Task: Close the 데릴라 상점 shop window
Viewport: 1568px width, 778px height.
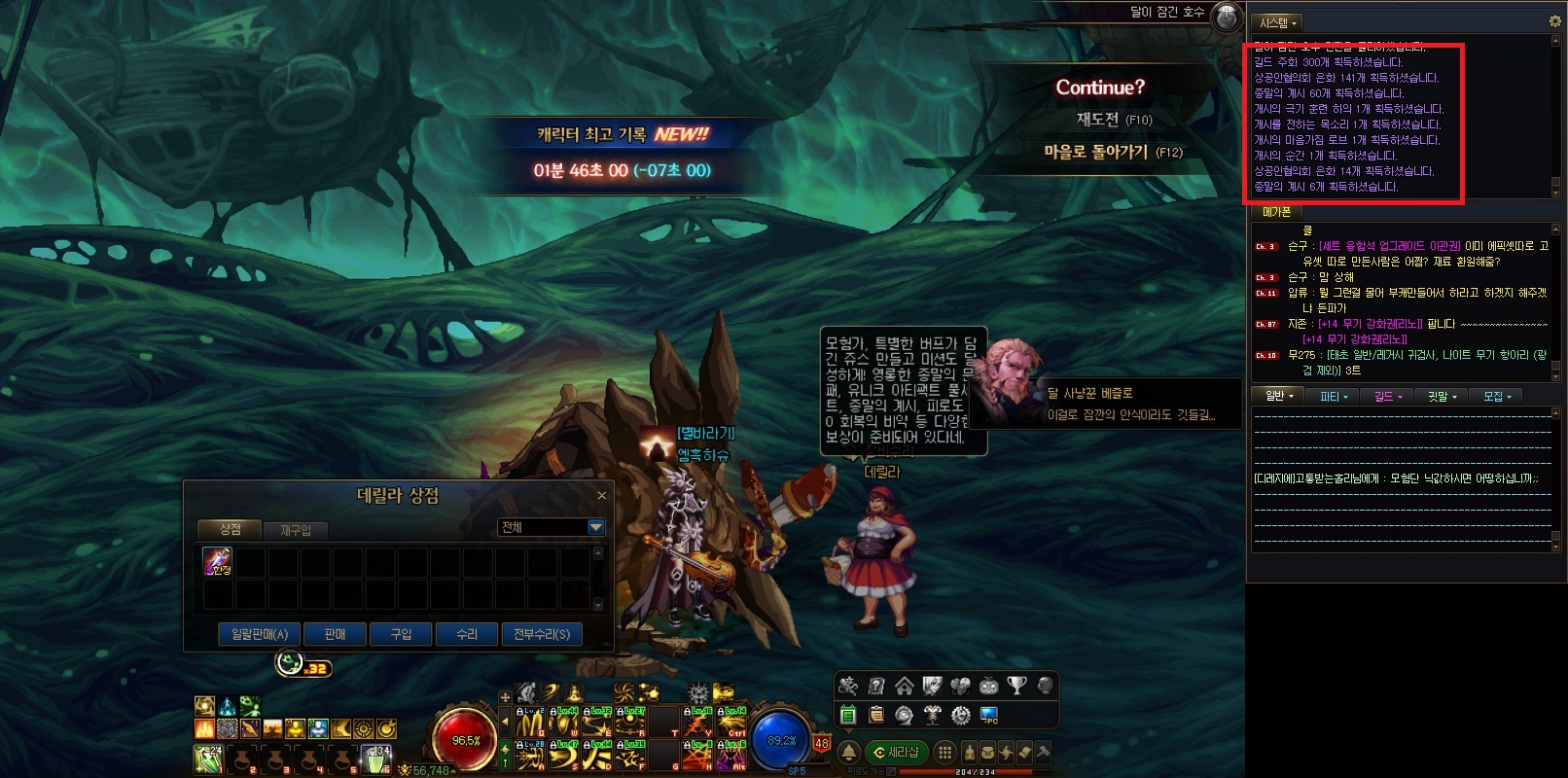Action: click(x=601, y=496)
